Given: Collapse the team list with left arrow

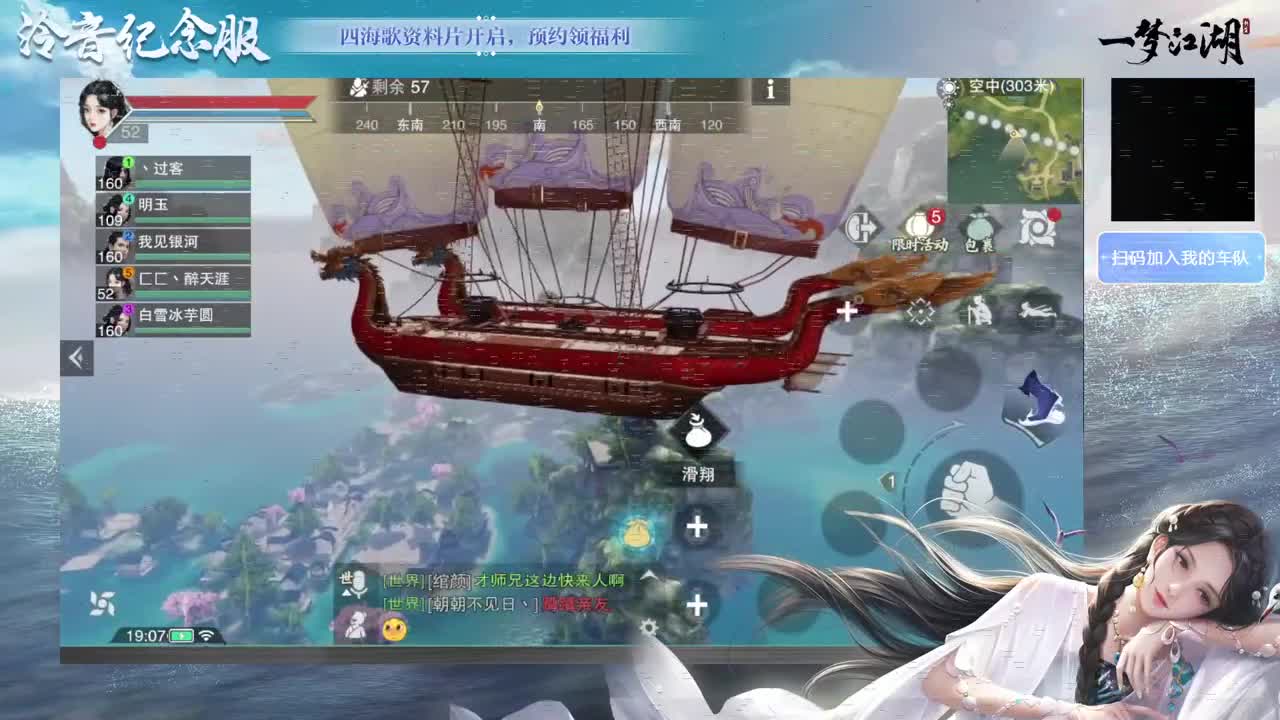Looking at the screenshot, I should pos(75,357).
